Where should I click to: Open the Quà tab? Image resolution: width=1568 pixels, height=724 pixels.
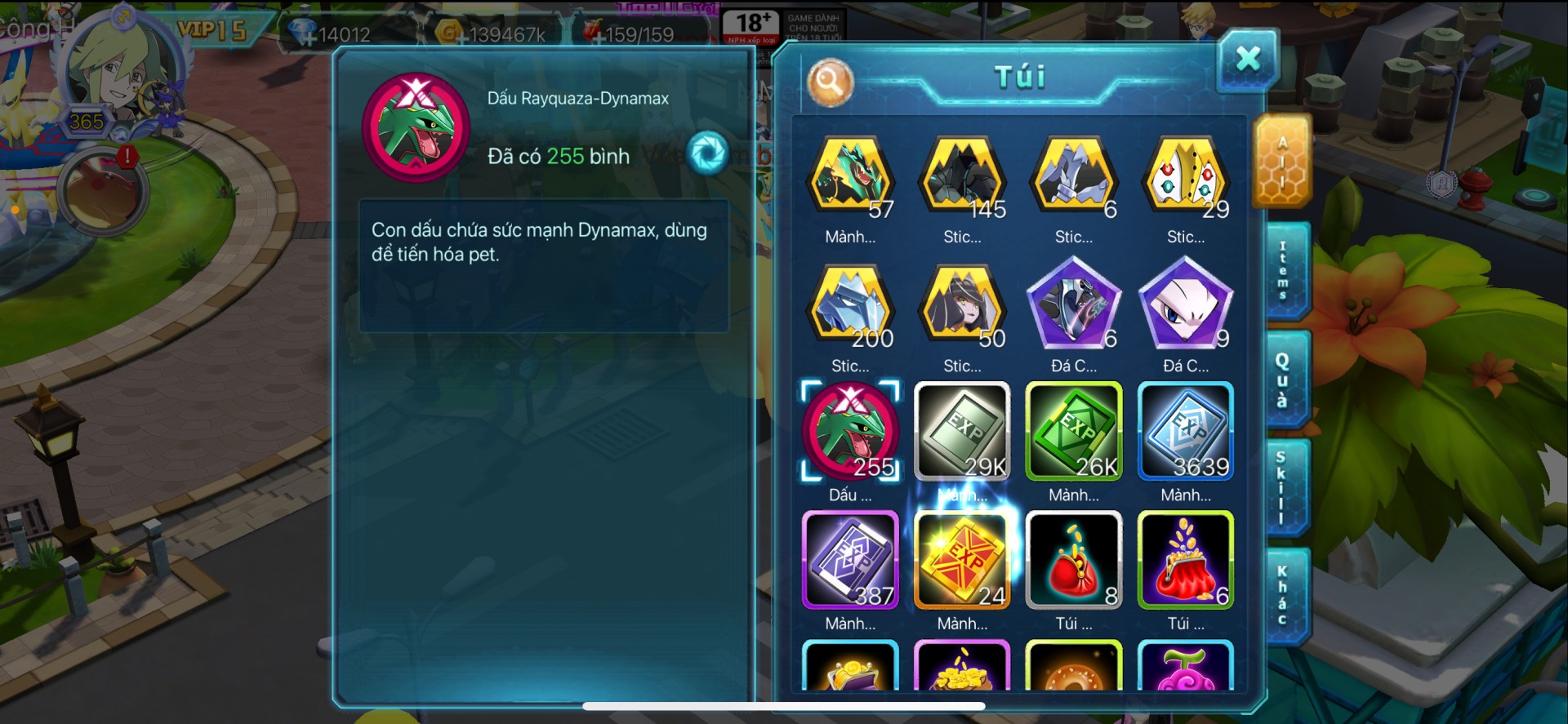point(1284,380)
